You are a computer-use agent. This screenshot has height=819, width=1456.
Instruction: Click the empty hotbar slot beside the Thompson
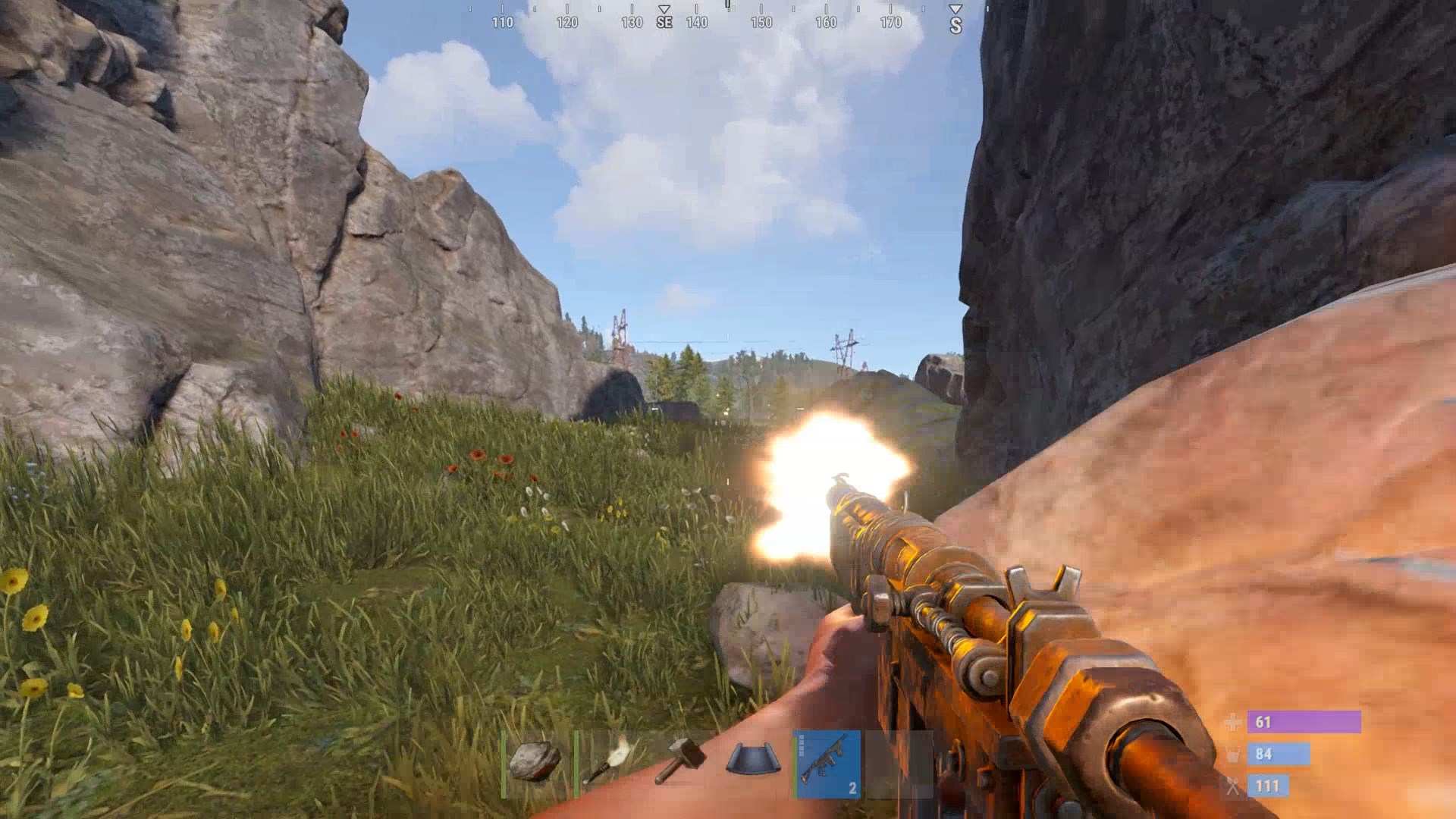899,766
